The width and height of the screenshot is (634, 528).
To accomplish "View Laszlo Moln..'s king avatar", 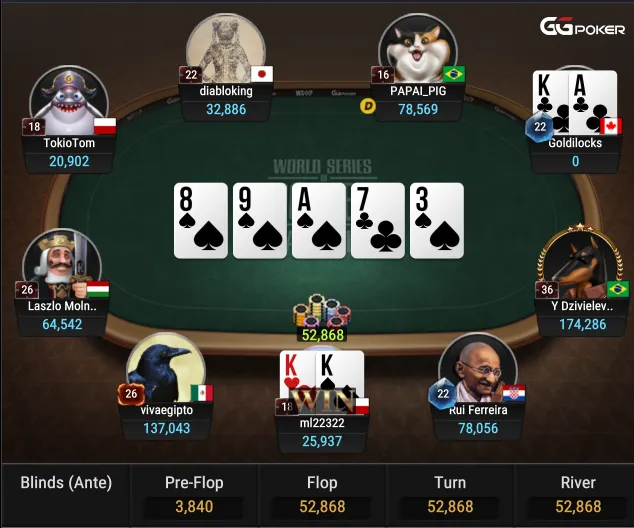I will pyautogui.click(x=61, y=263).
